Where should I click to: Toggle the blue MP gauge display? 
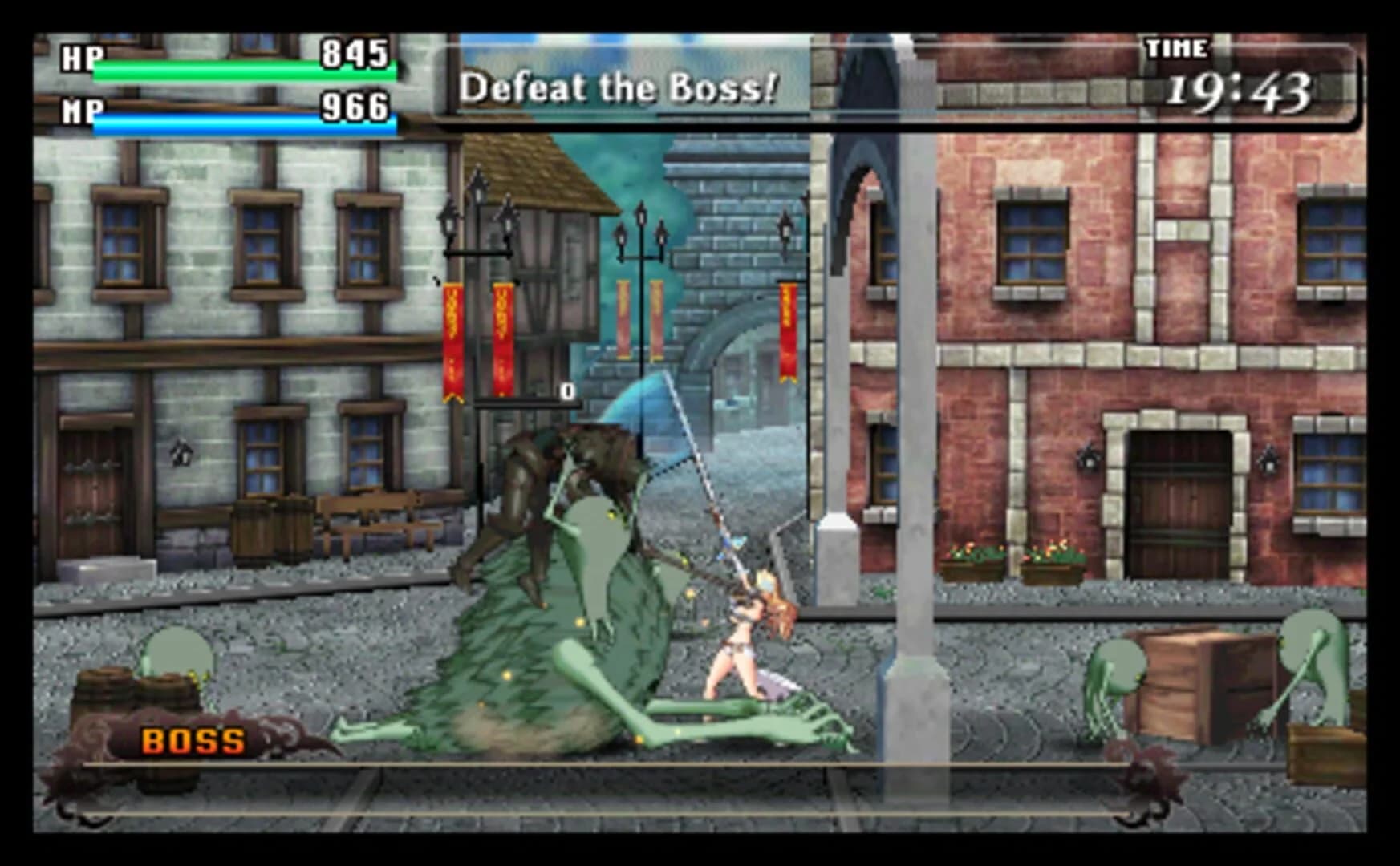(245, 122)
